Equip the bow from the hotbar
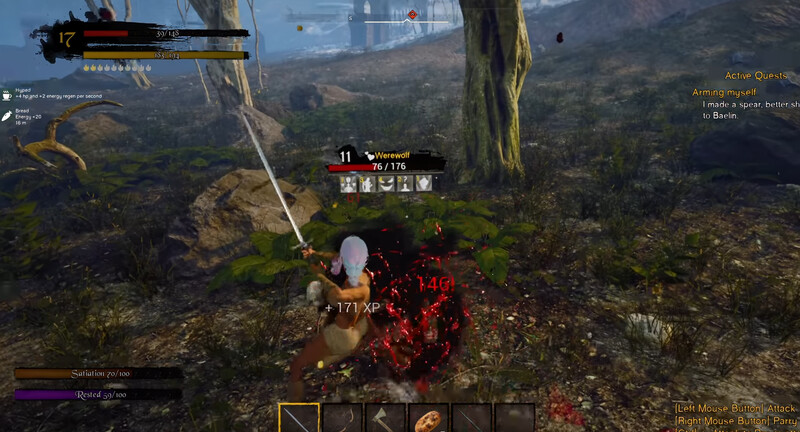Screen dimensions: 800x432 342,418
